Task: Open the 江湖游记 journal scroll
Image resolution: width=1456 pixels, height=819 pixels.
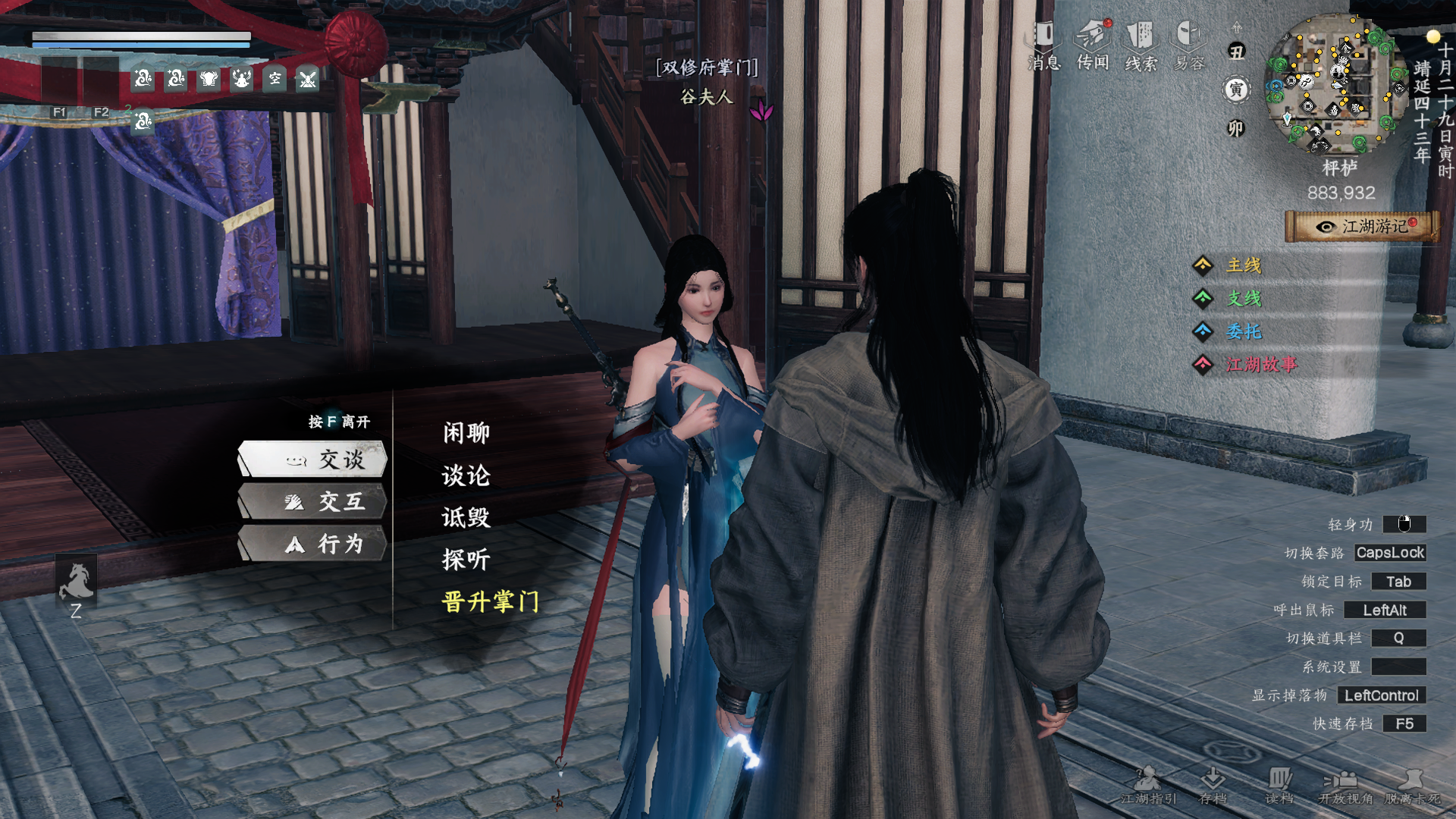Action: [1362, 227]
